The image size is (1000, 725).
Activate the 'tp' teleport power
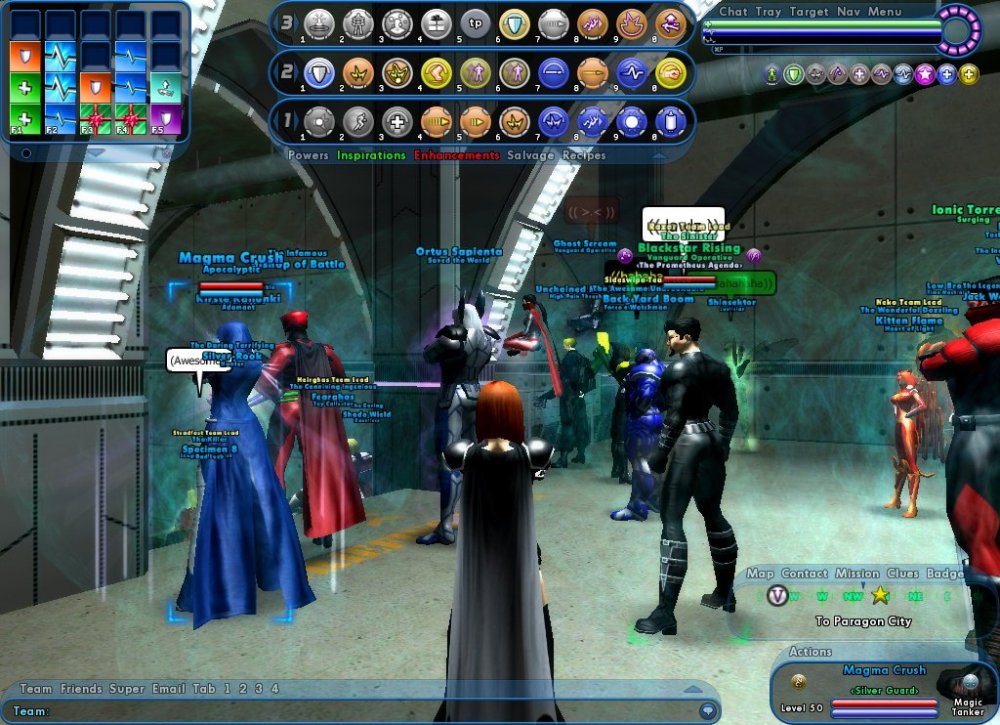(x=475, y=22)
